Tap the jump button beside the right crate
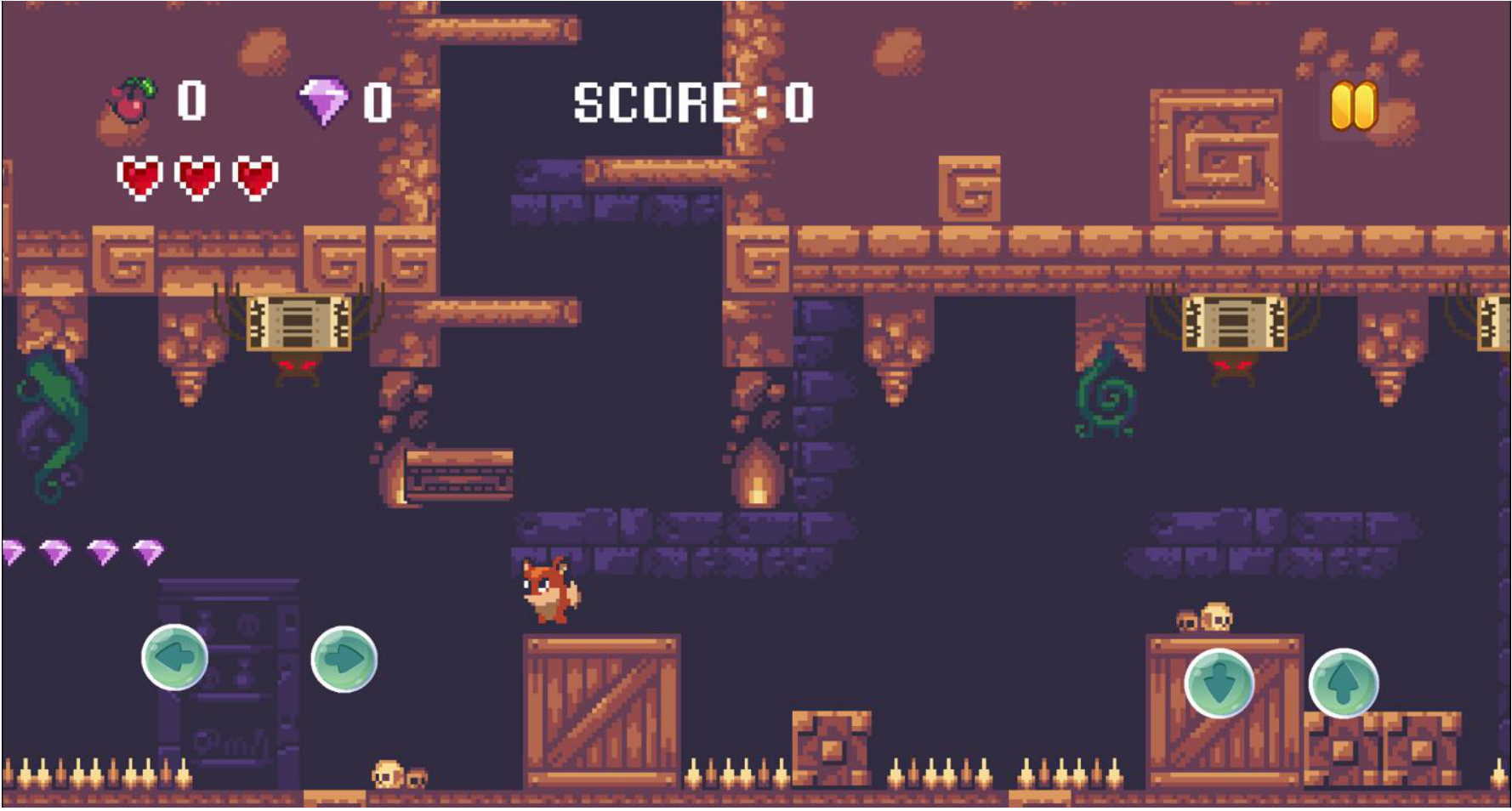 pyautogui.click(x=1345, y=684)
